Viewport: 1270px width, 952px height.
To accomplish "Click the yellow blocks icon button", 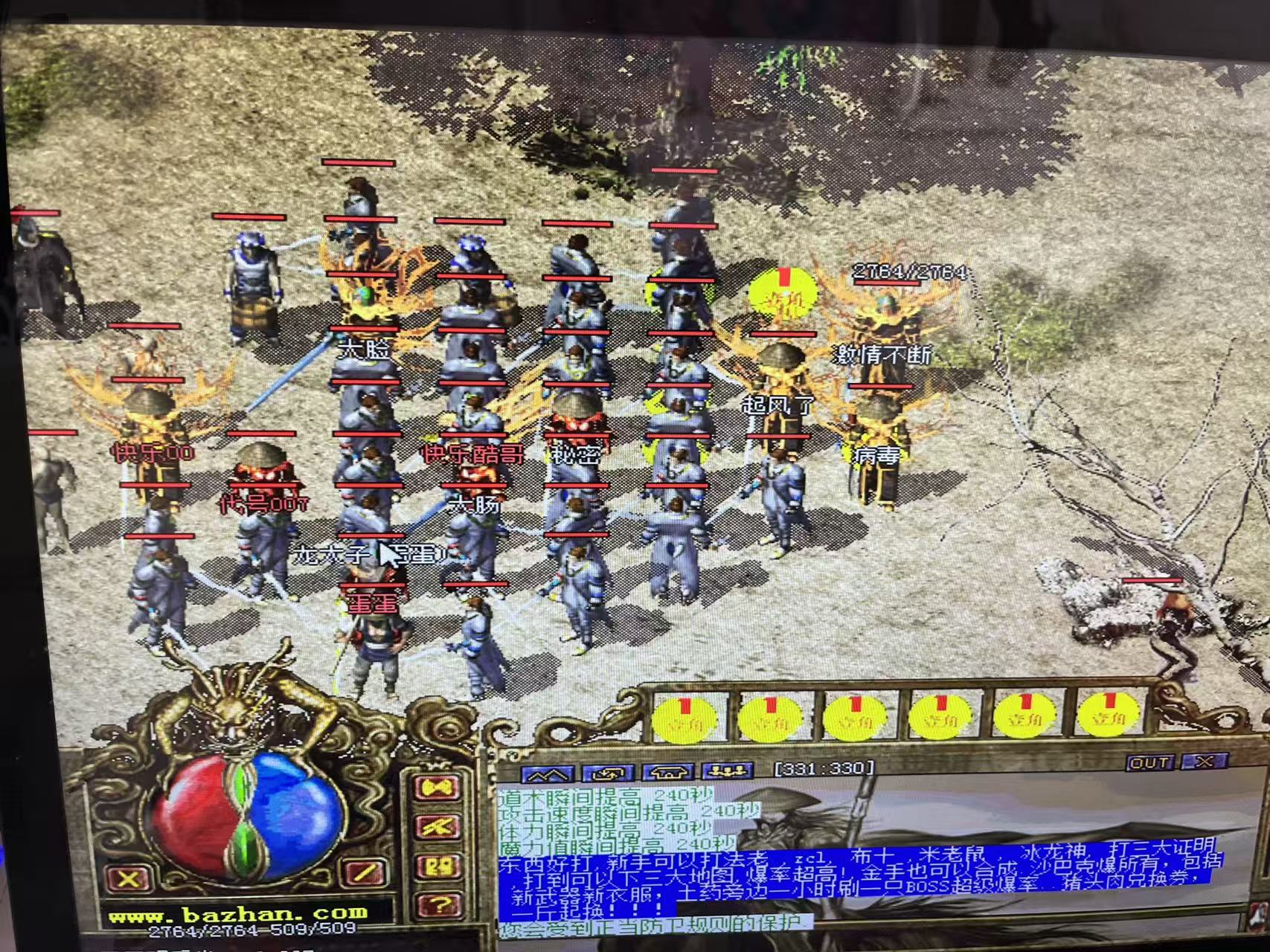I will (x=437, y=866).
